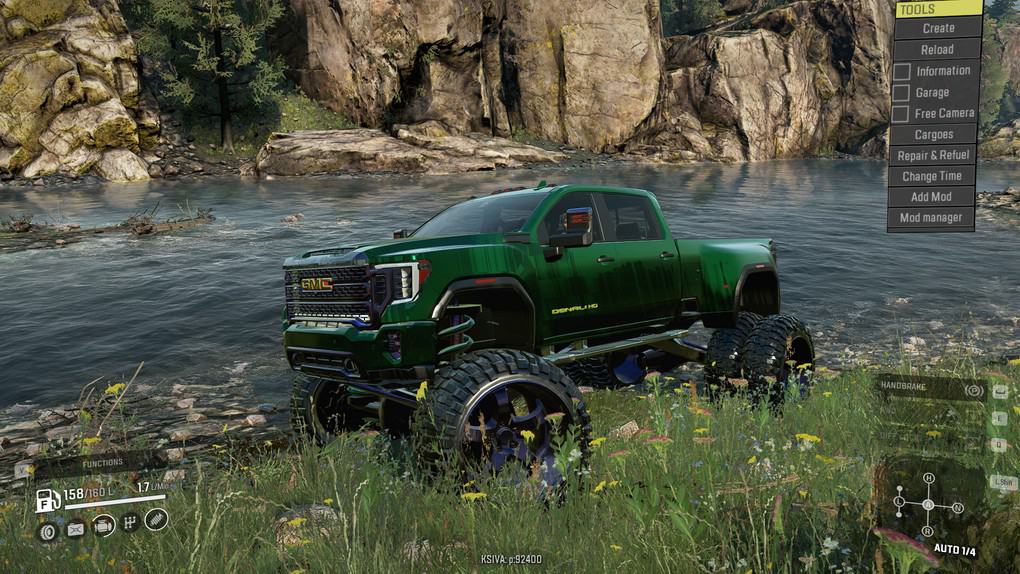Viewport: 1020px width, 574px height.
Task: Click the engine status icon
Action: (103, 525)
